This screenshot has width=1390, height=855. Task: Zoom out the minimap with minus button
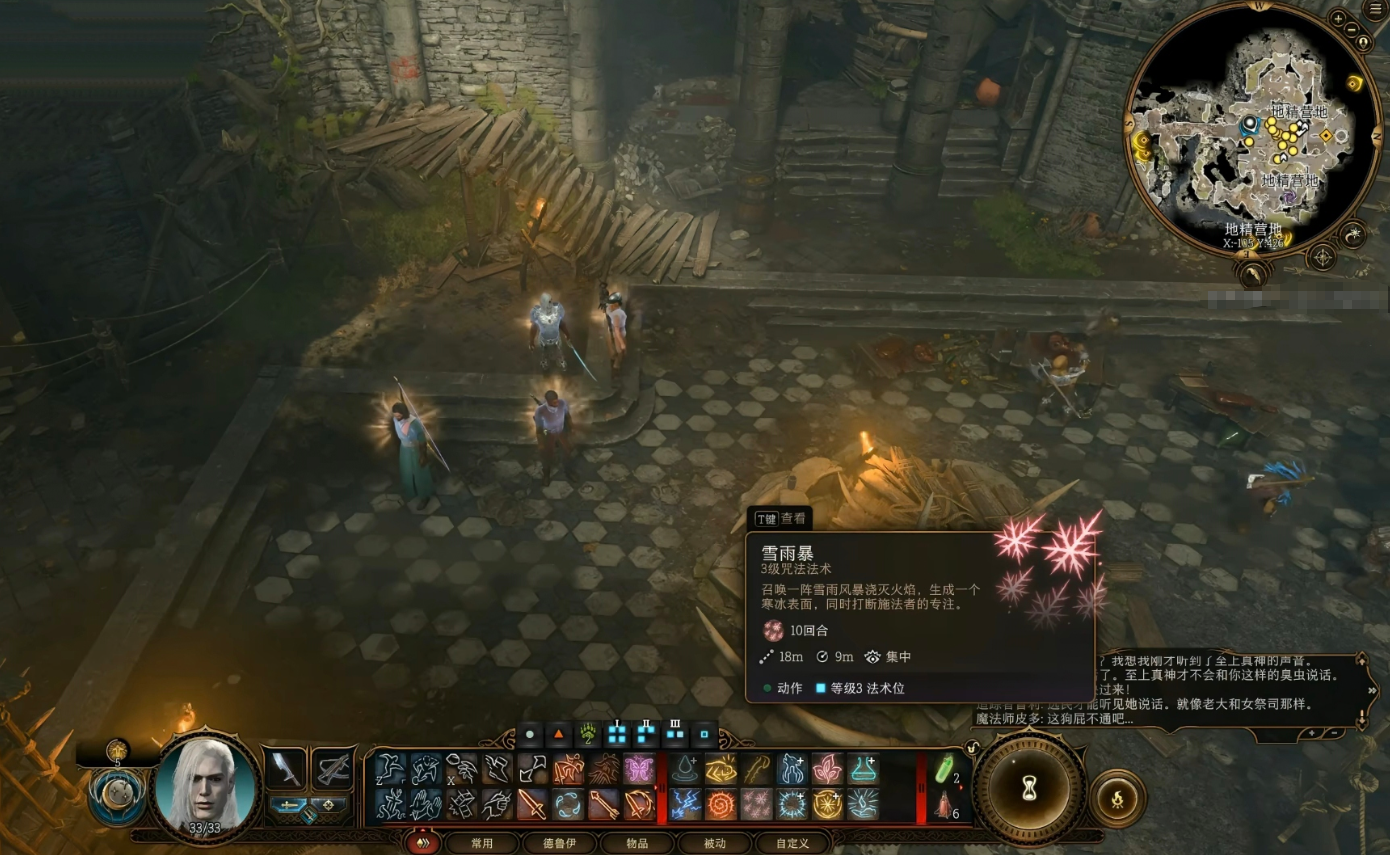coord(1351,29)
